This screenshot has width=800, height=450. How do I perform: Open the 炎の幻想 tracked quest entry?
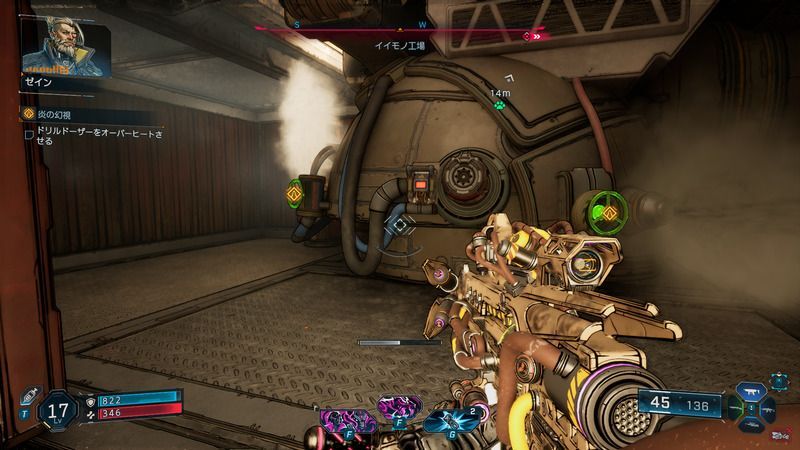(54, 115)
